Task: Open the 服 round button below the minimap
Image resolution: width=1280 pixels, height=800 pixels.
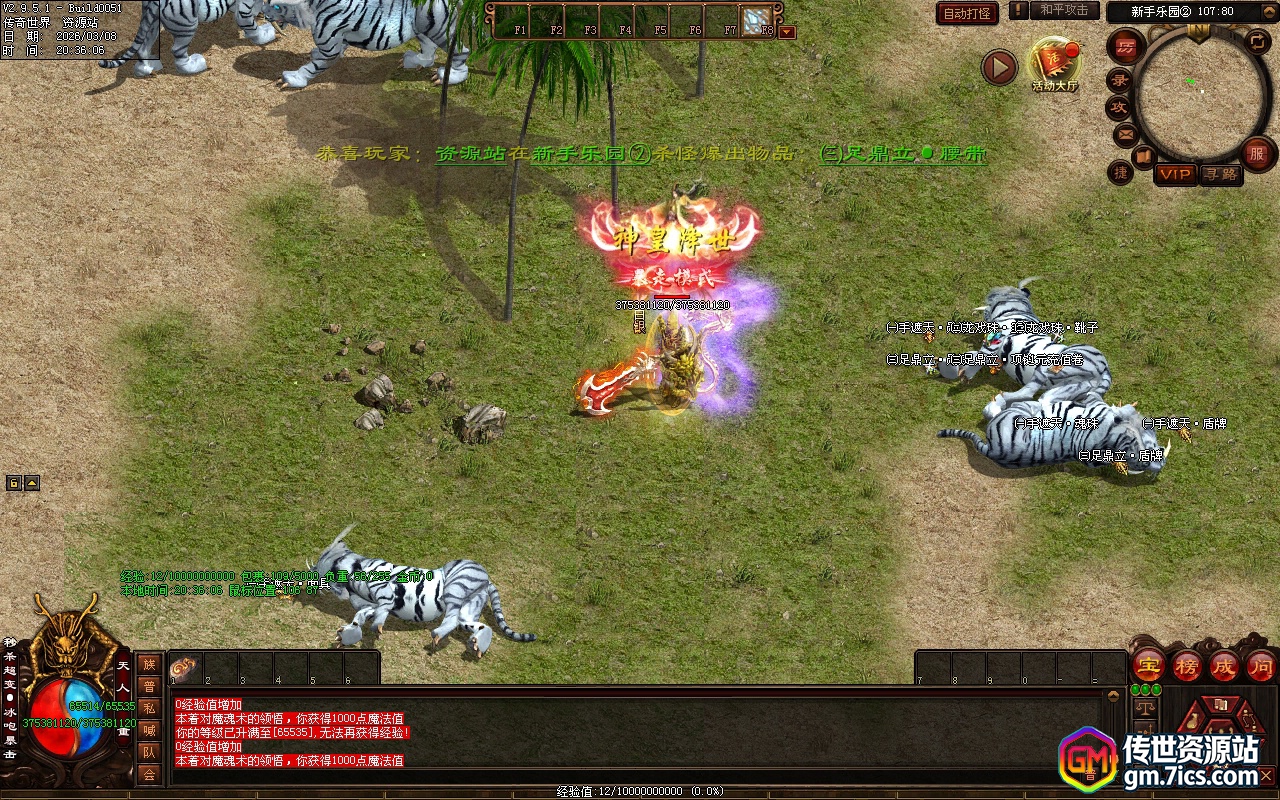Action: pyautogui.click(x=1257, y=153)
